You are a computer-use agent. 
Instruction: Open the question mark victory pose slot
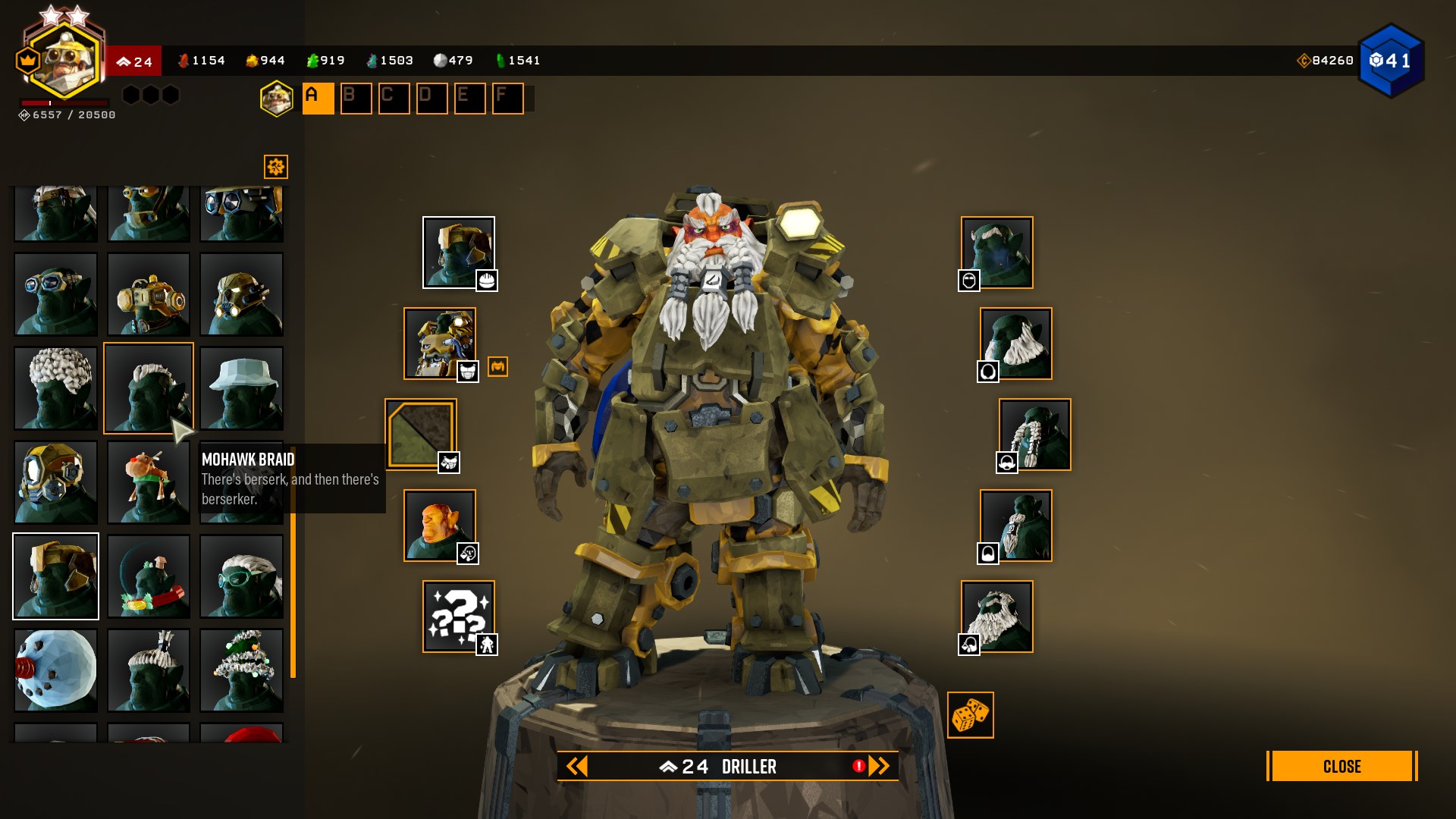coord(458,617)
